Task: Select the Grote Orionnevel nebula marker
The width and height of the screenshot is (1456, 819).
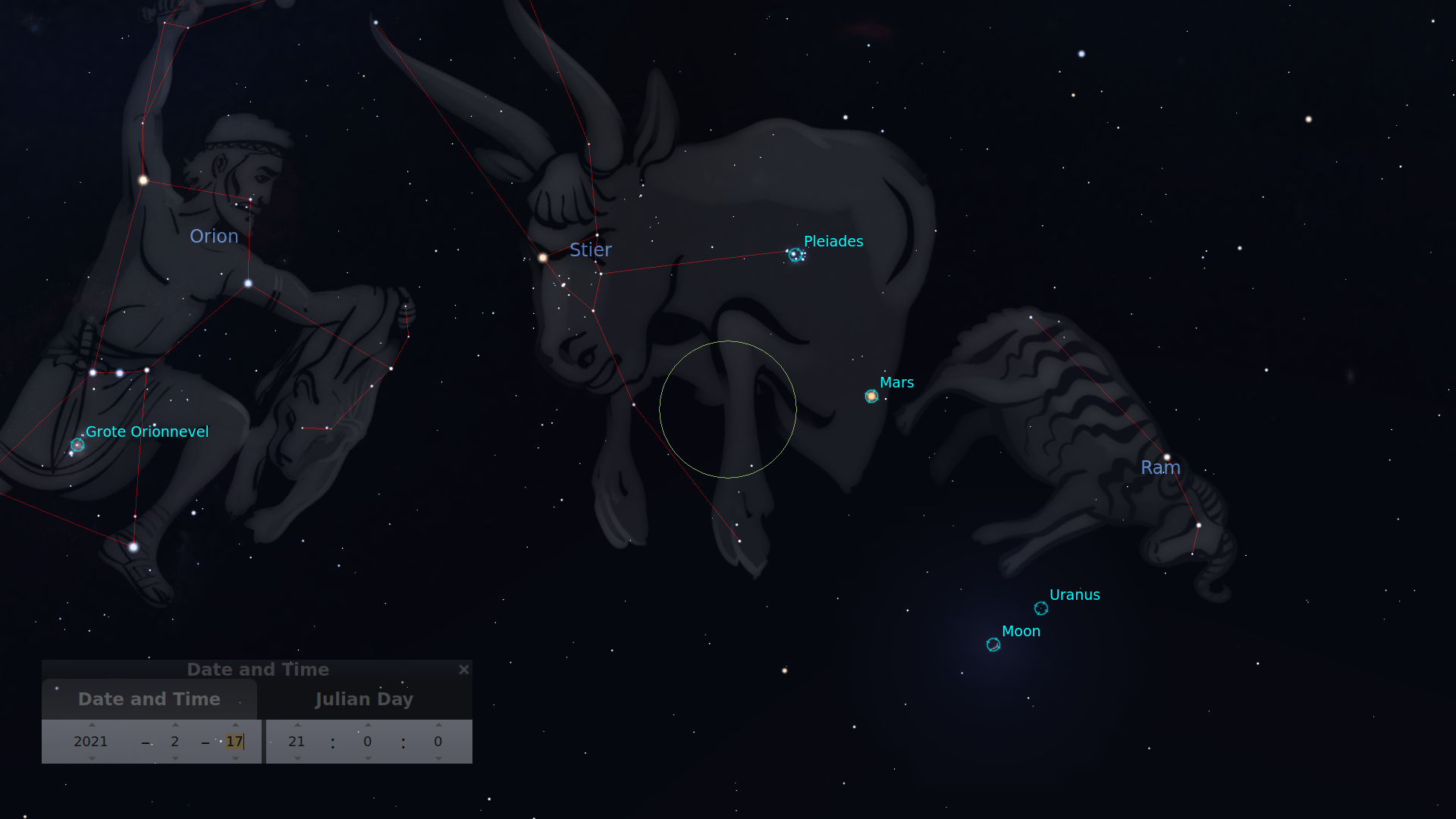Action: point(77,446)
